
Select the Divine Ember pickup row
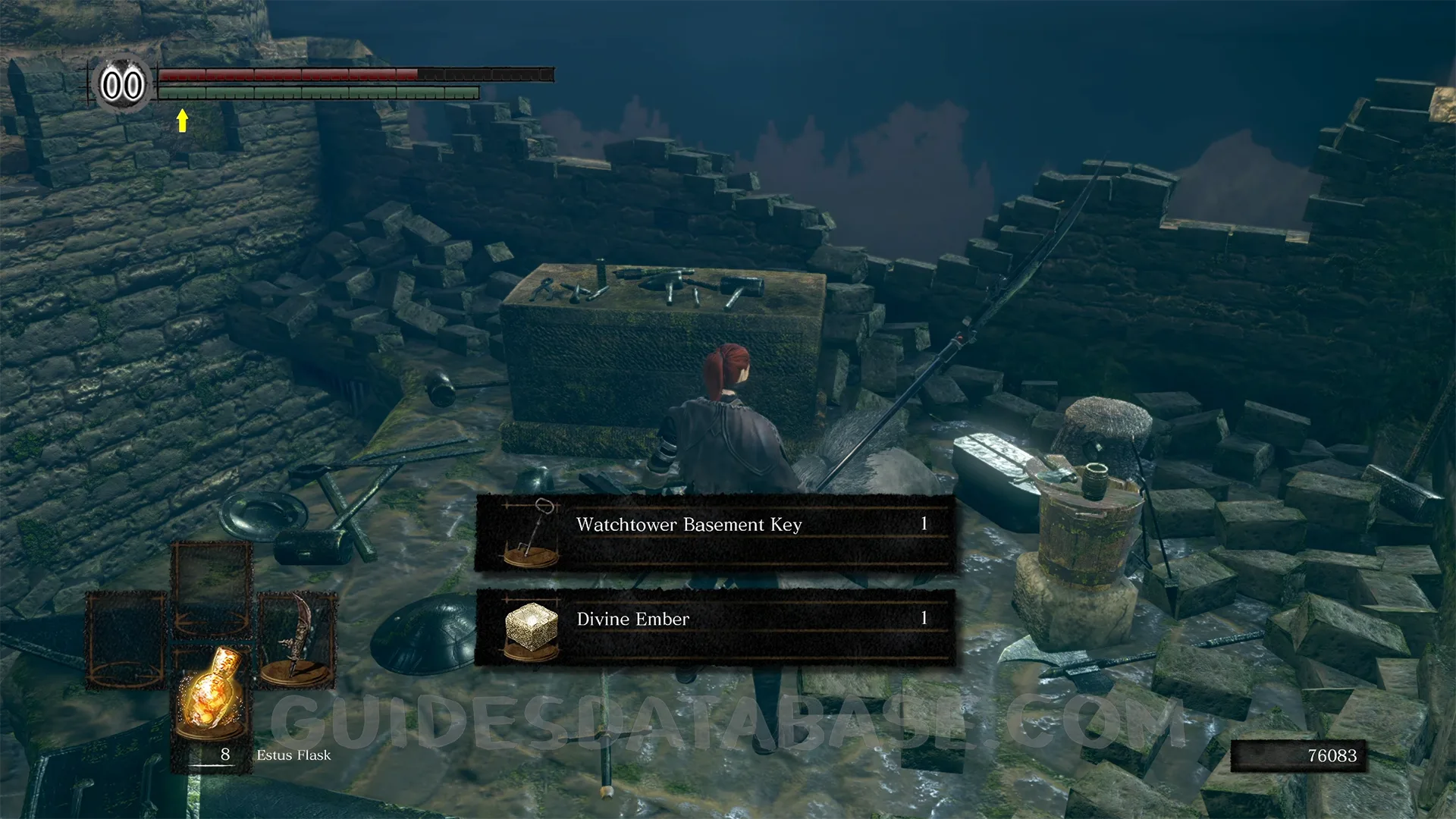click(714, 627)
